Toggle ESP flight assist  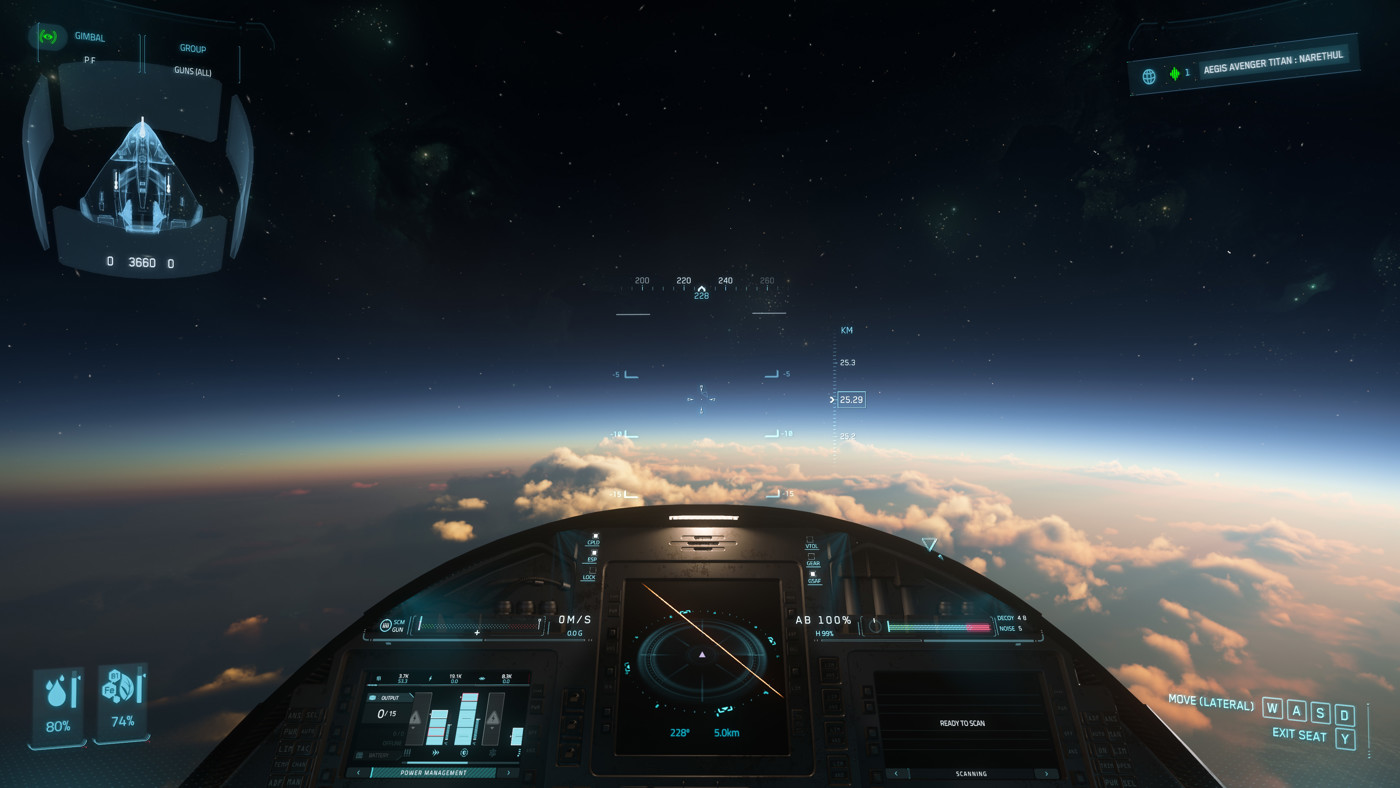[x=592, y=553]
